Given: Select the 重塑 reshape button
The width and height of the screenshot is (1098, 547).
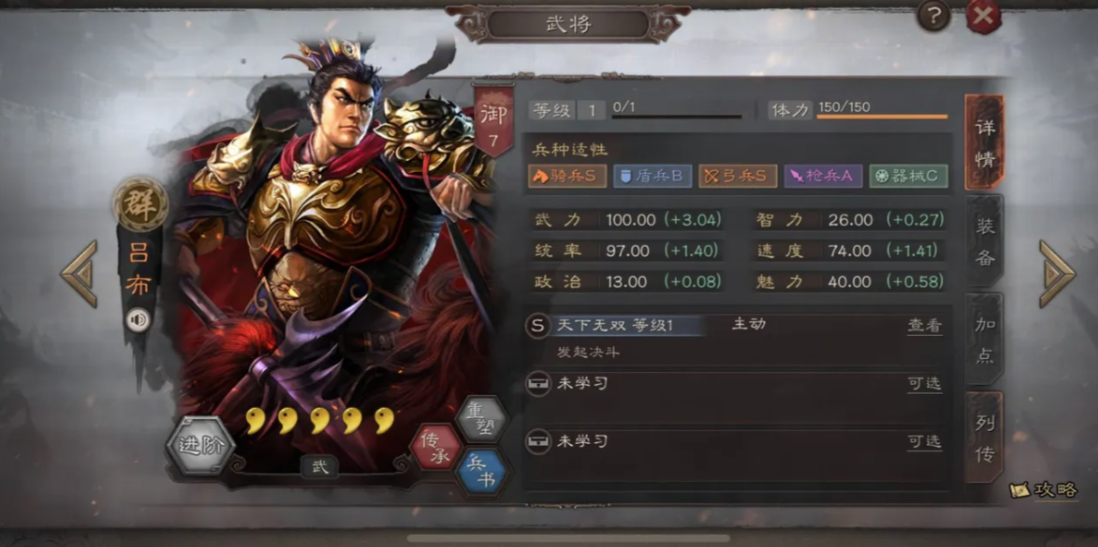Looking at the screenshot, I should pos(481,418).
